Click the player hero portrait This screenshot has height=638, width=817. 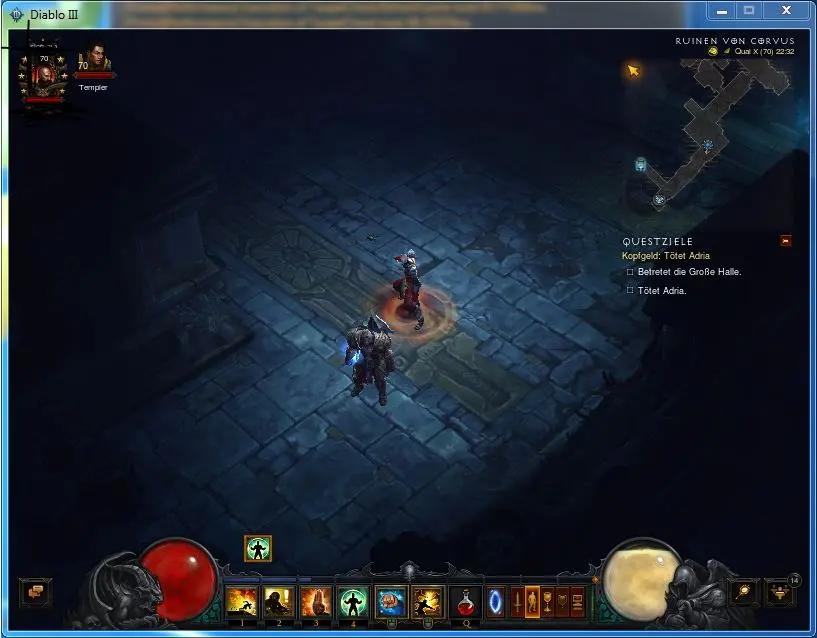[x=44, y=76]
